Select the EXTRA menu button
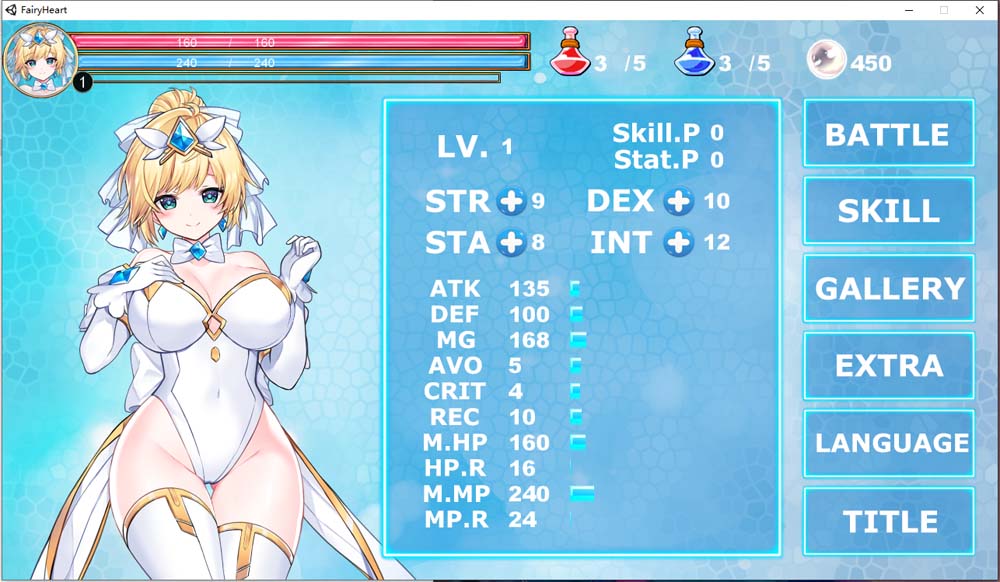Image resolution: width=1000 pixels, height=582 pixels. point(888,365)
